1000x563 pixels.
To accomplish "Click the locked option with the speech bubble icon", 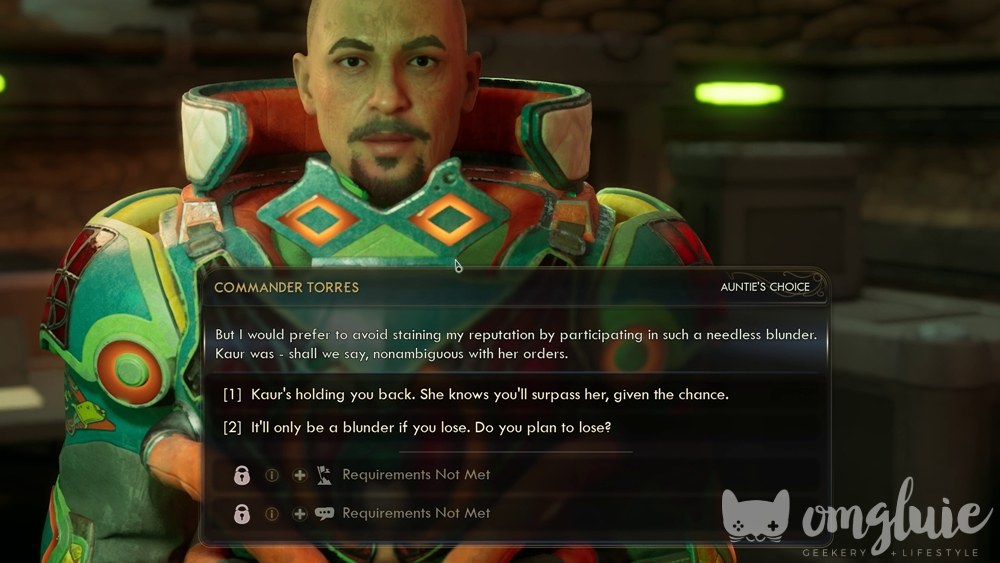I will point(416,513).
